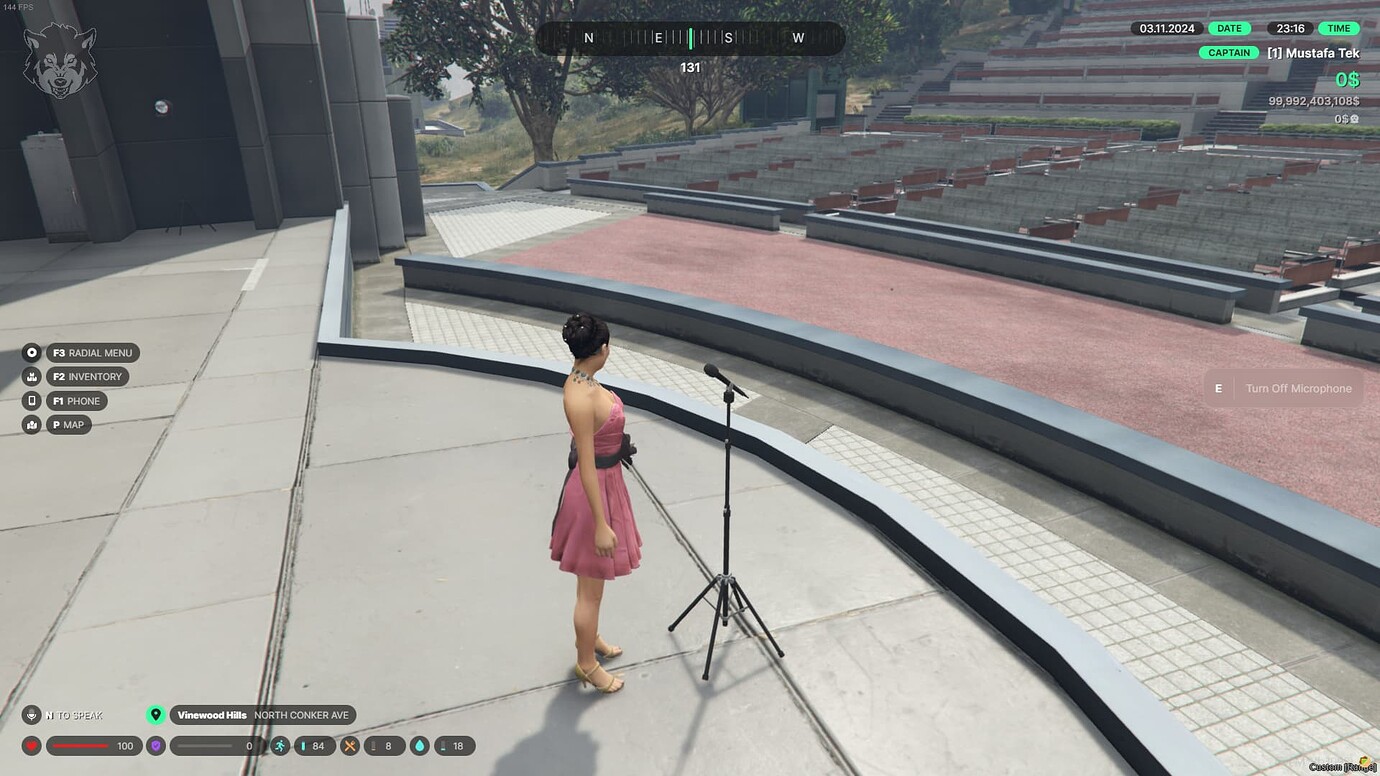Click the green location pin icon
Screen dimensions: 1380x776
pos(156,715)
